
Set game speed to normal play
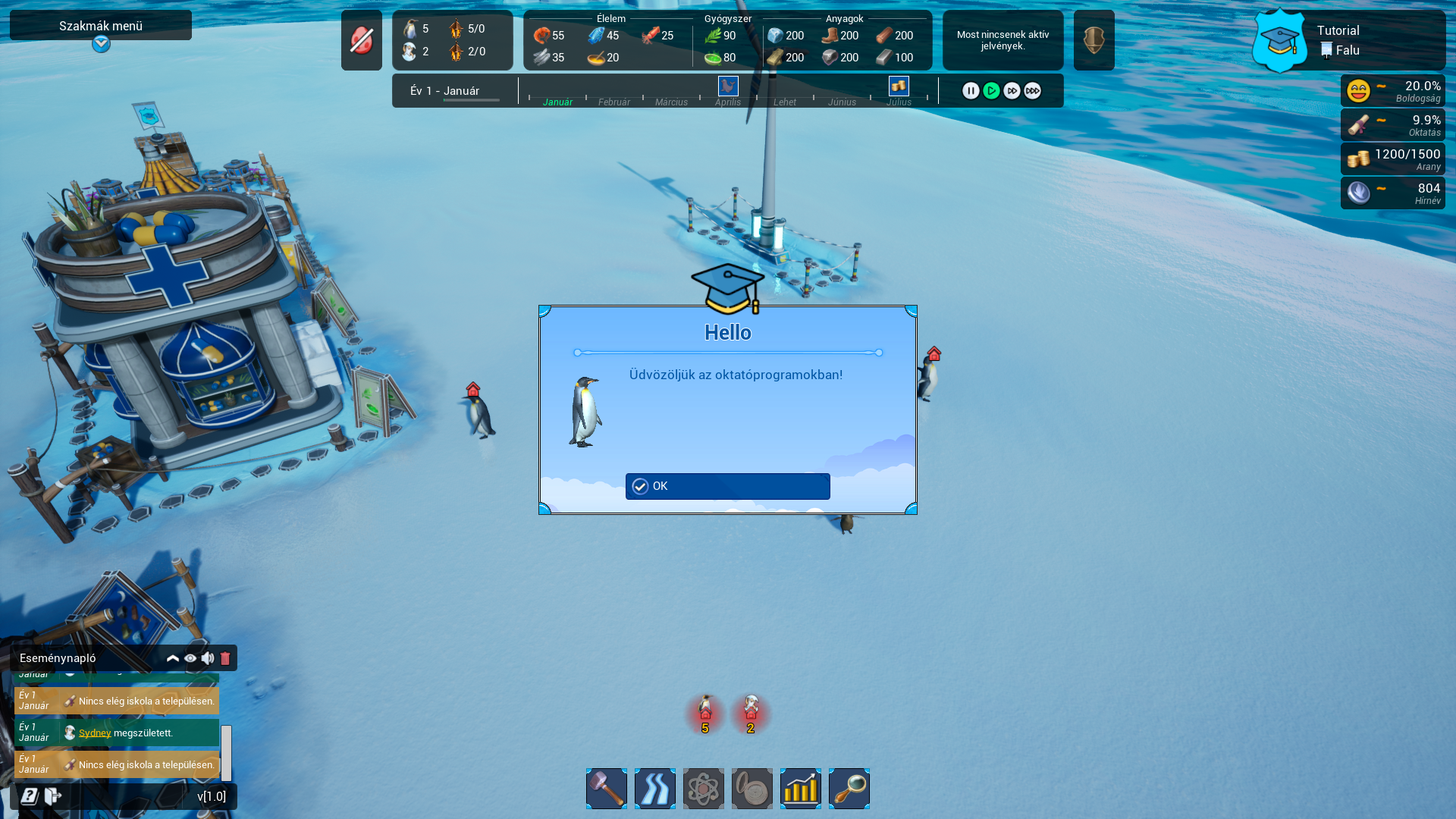[991, 91]
